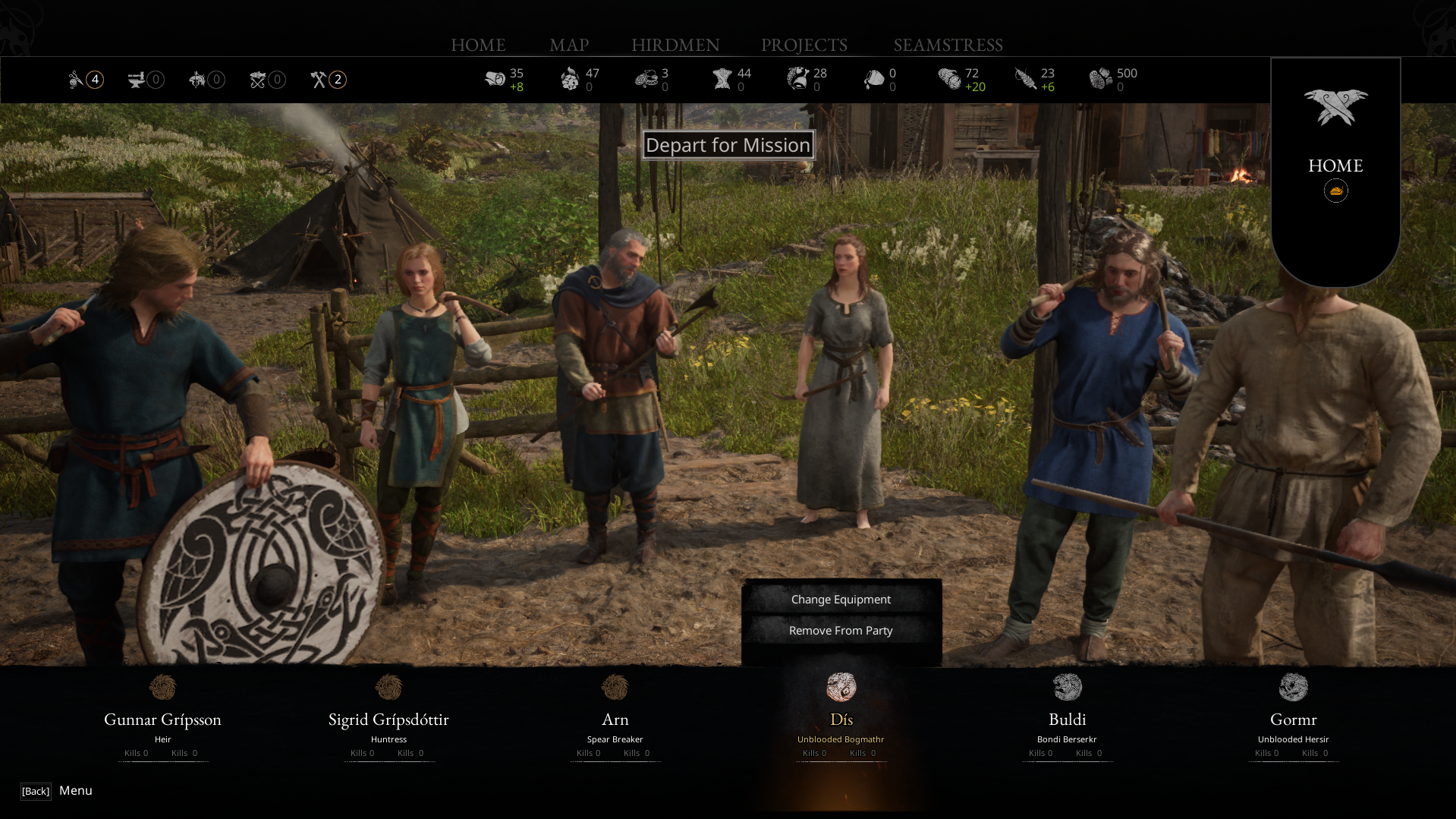This screenshot has width=1456, height=819.
Task: Switch to the HOME tab
Action: tap(478, 45)
